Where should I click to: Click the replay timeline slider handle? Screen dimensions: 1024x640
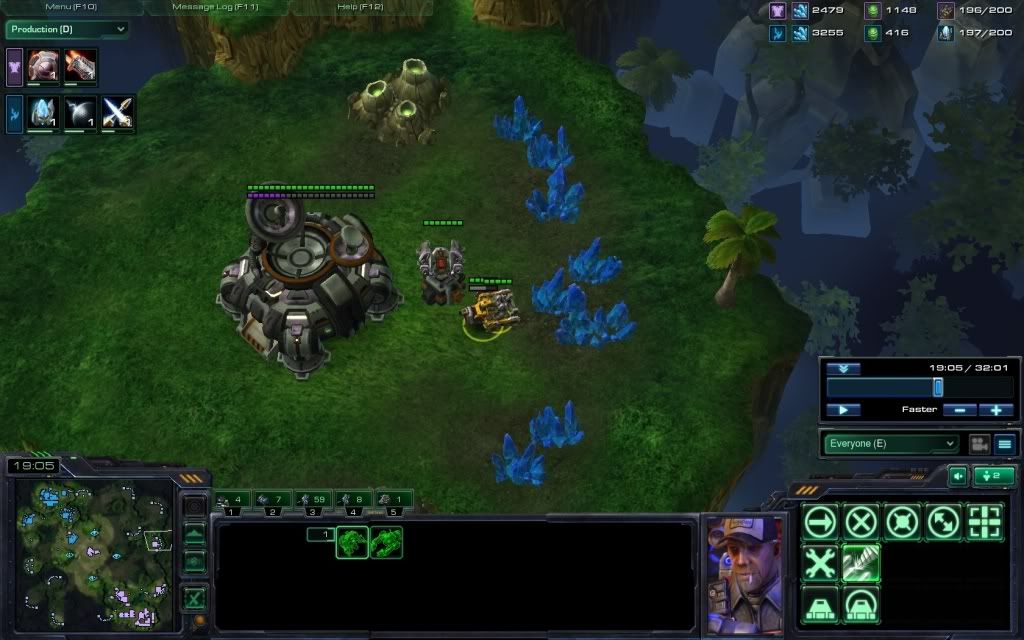coord(938,387)
